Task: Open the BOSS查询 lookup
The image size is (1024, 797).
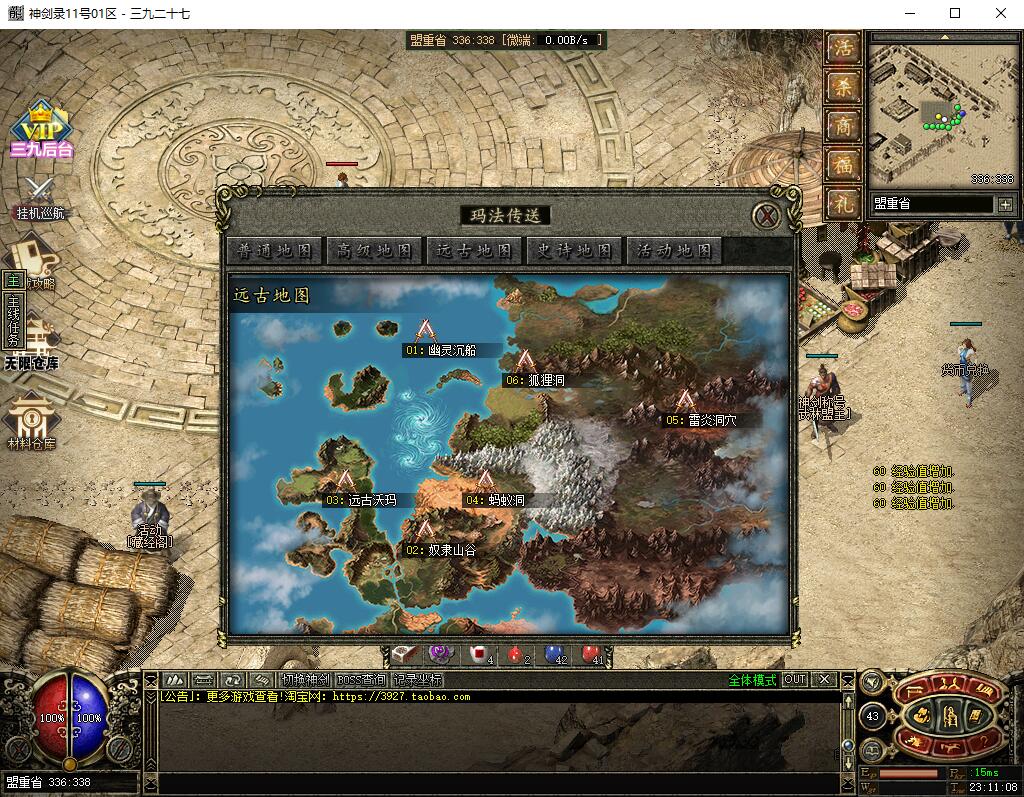Action: click(x=361, y=679)
